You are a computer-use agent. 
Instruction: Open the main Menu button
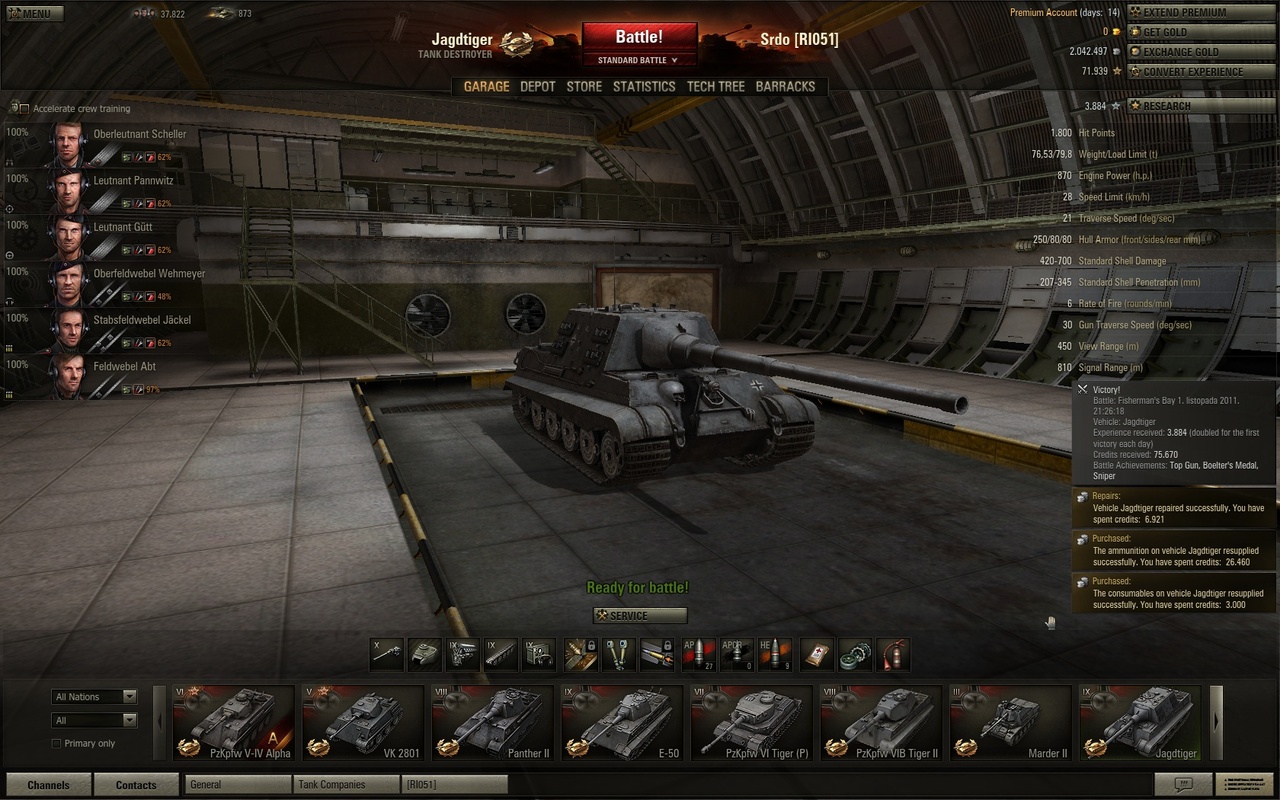pos(32,14)
